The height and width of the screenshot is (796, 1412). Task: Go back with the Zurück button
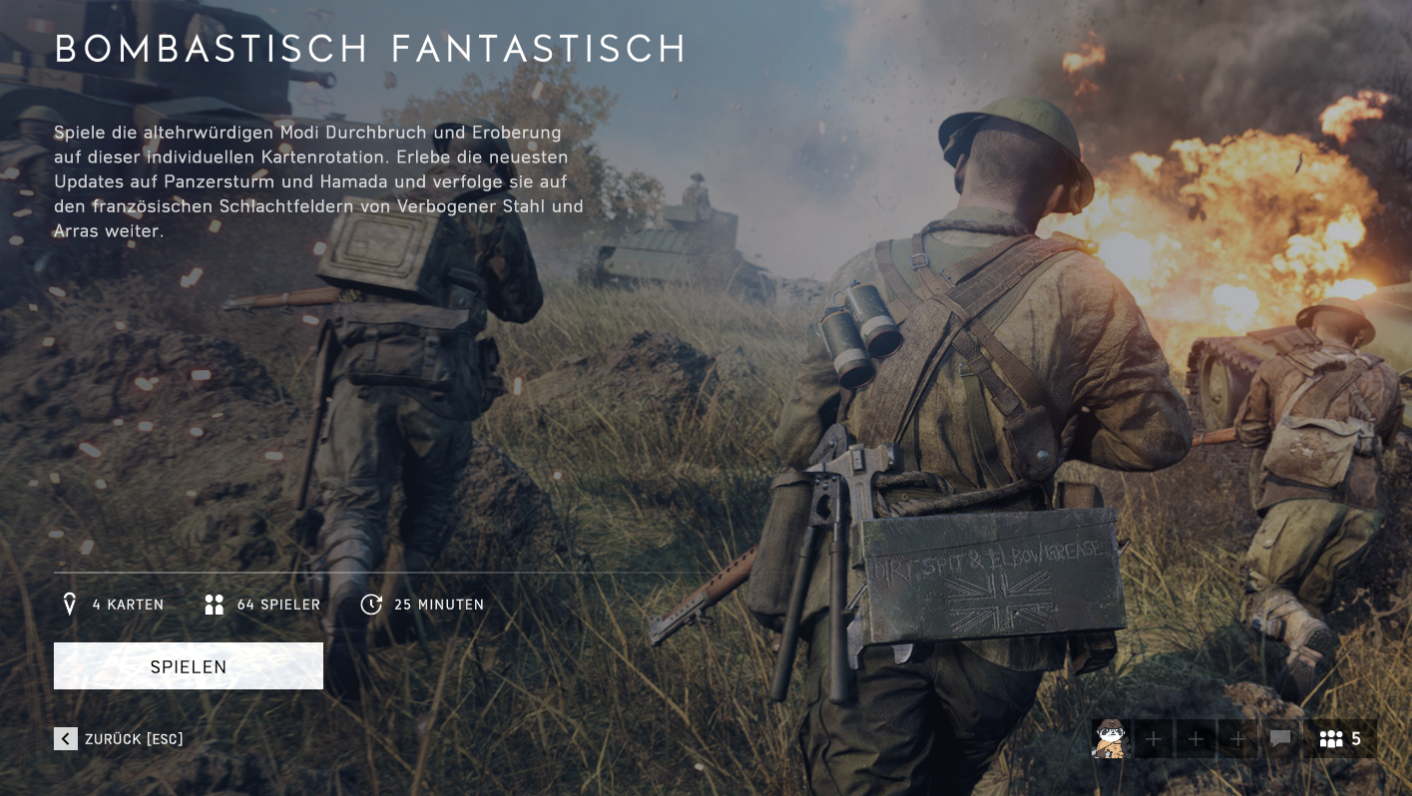119,739
